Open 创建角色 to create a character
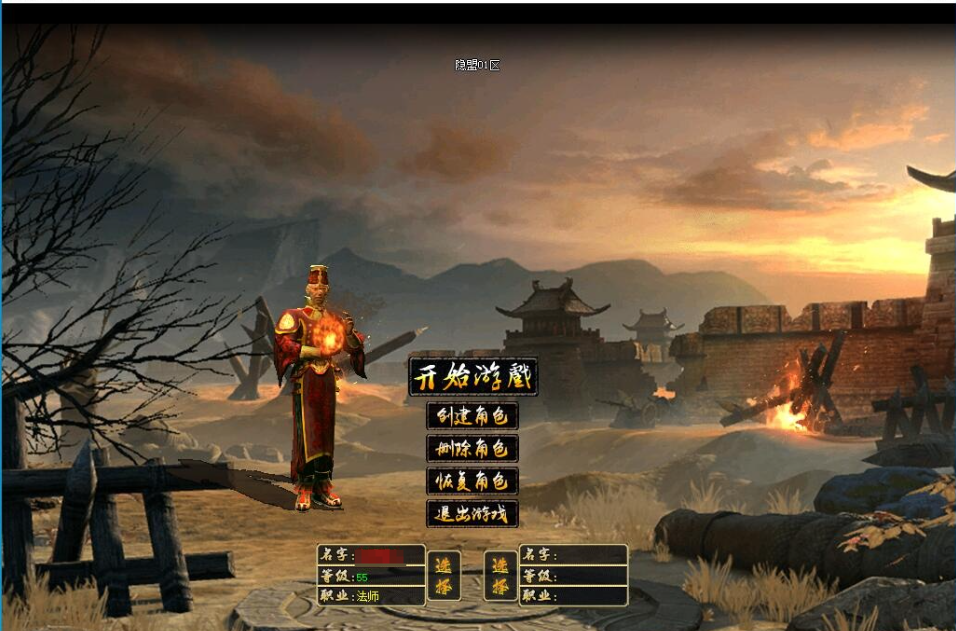 pyautogui.click(x=472, y=415)
